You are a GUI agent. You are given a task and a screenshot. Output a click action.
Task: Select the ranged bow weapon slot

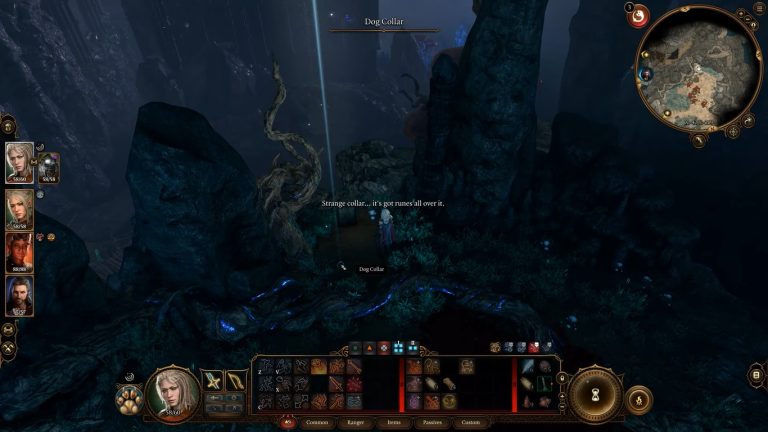[236, 380]
